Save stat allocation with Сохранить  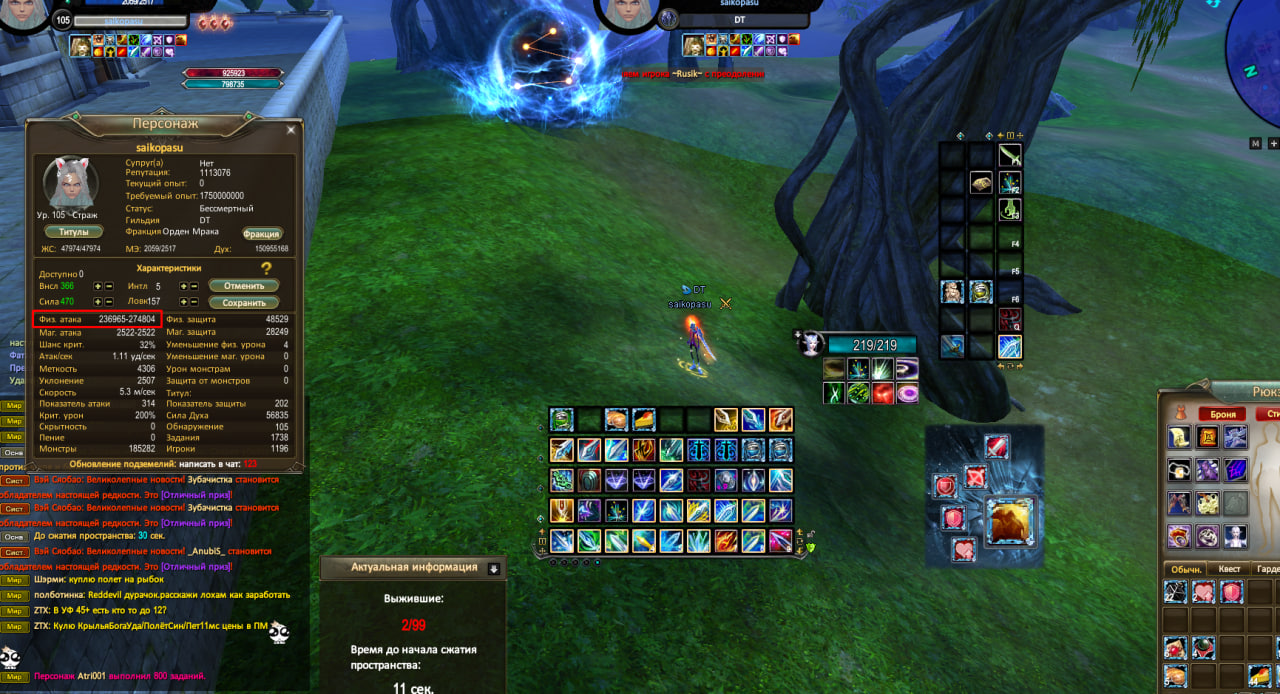coord(244,302)
